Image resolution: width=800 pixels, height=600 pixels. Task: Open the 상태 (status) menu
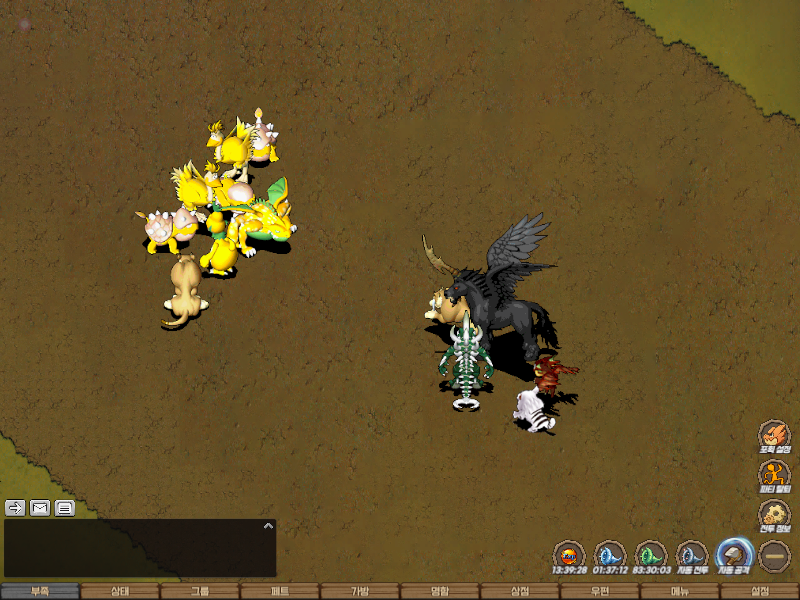coord(120,591)
